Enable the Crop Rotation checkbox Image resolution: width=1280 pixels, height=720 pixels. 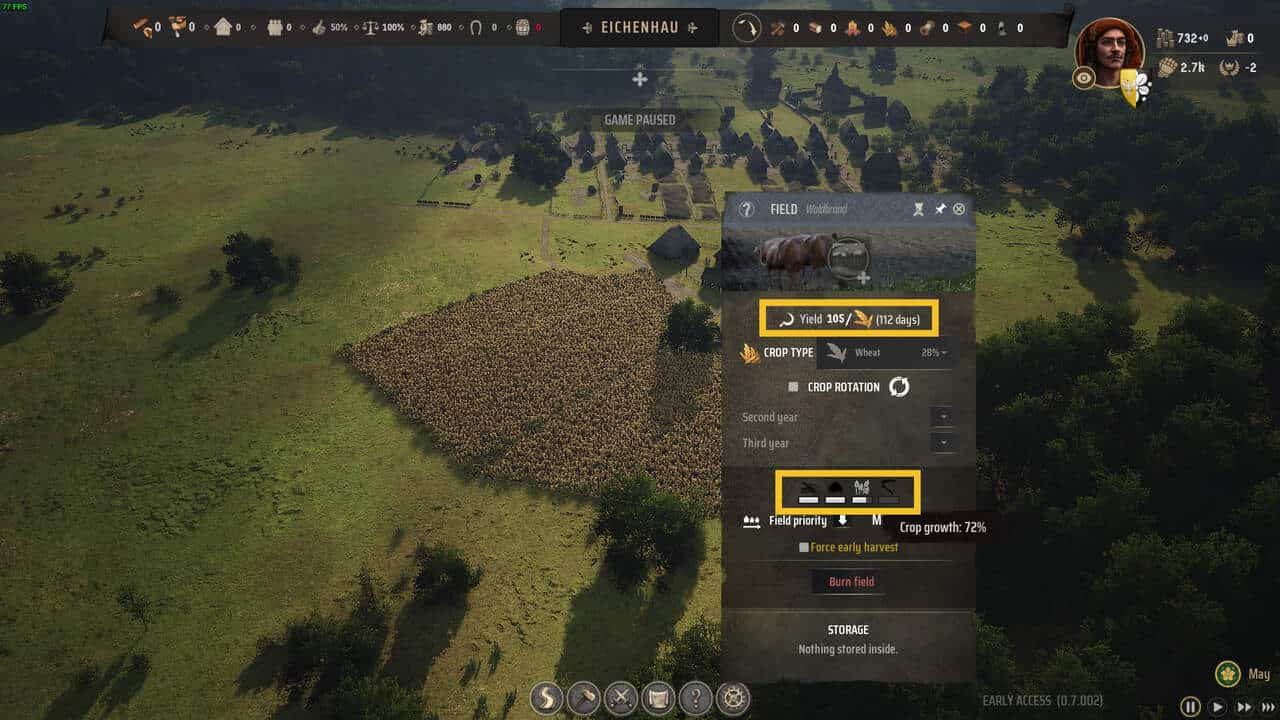tap(793, 387)
